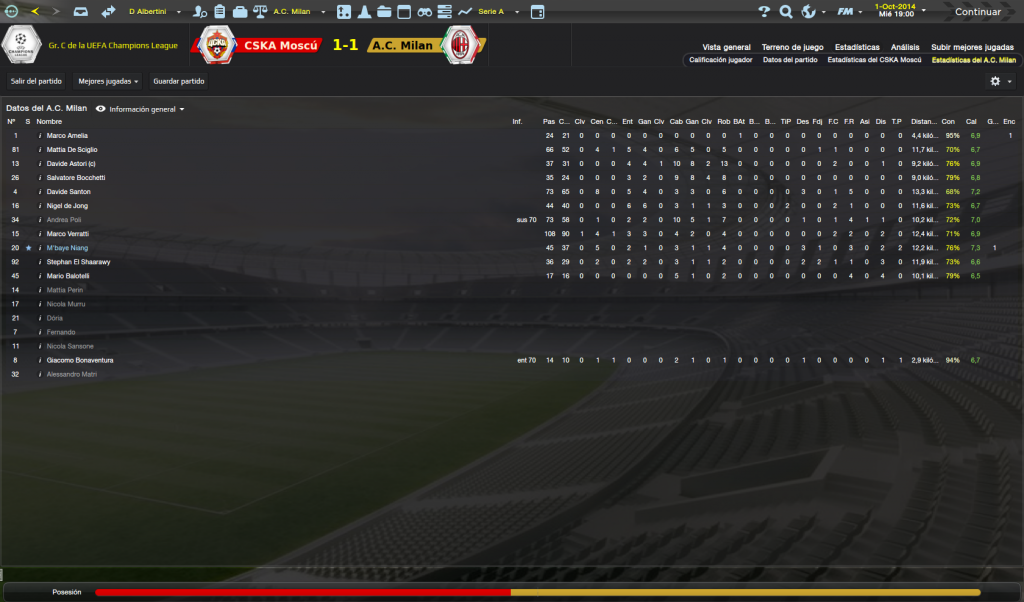
Task: Open Mario Balotelli's player row
Action: coord(68,275)
